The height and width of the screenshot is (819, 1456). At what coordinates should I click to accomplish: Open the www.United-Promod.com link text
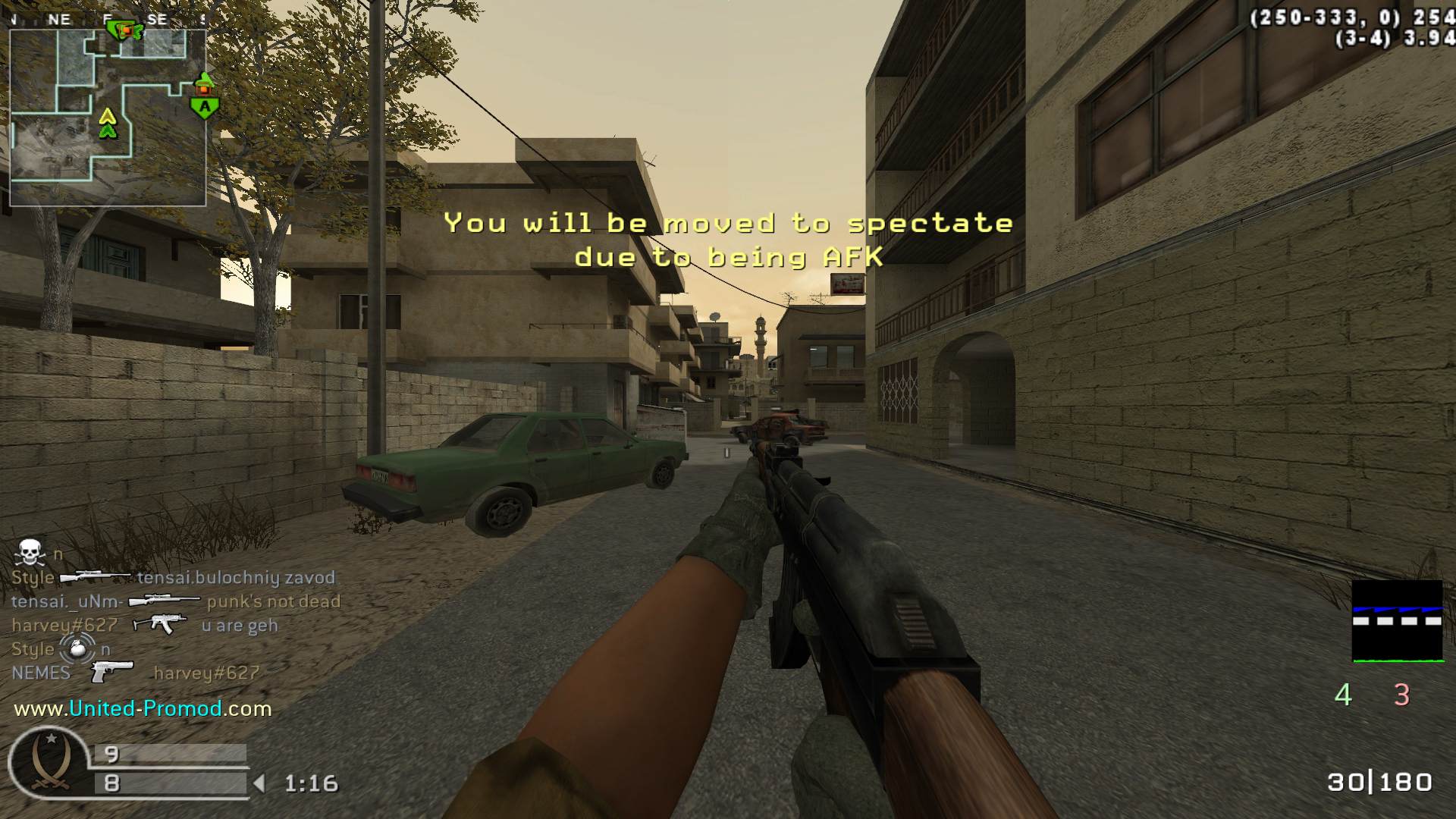pos(143,709)
